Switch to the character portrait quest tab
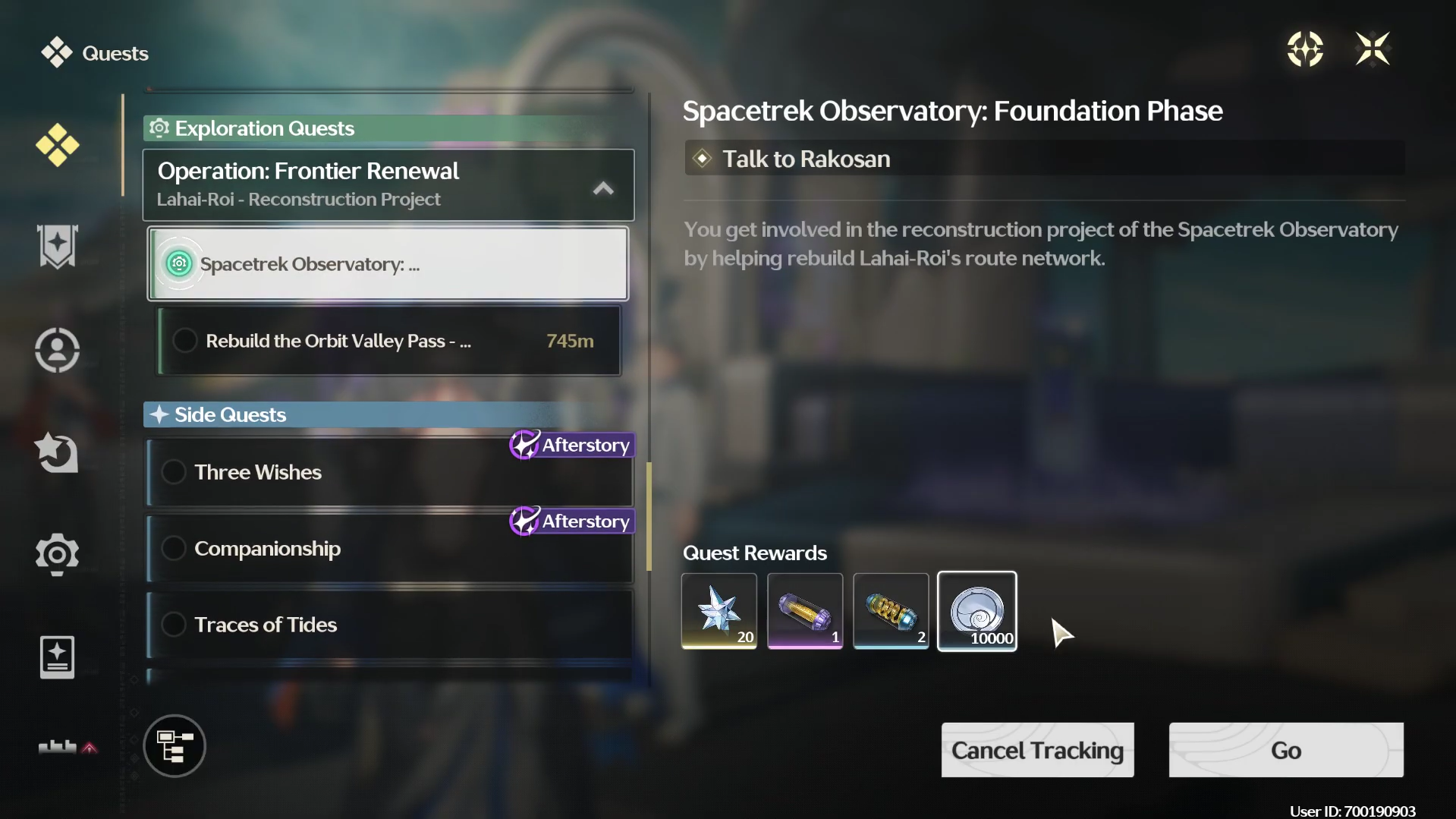Image resolution: width=1456 pixels, height=819 pixels. (58, 350)
